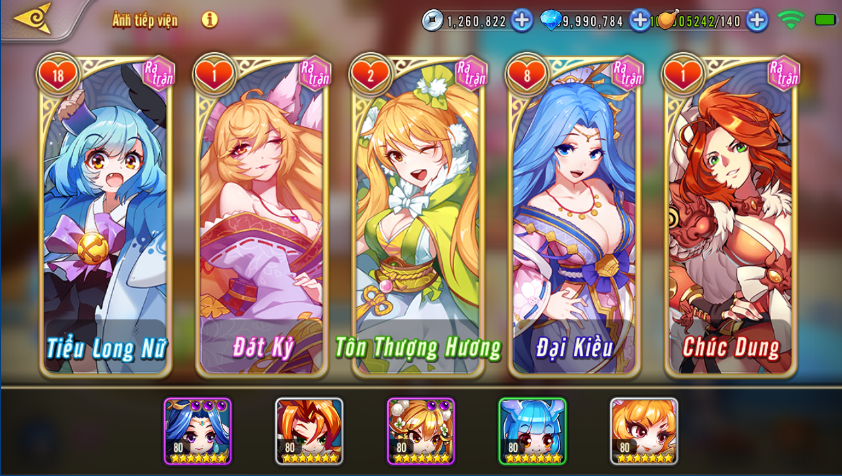
Task: Tap Ra trận badge on Đát Kỷ
Action: pyautogui.click(x=314, y=73)
